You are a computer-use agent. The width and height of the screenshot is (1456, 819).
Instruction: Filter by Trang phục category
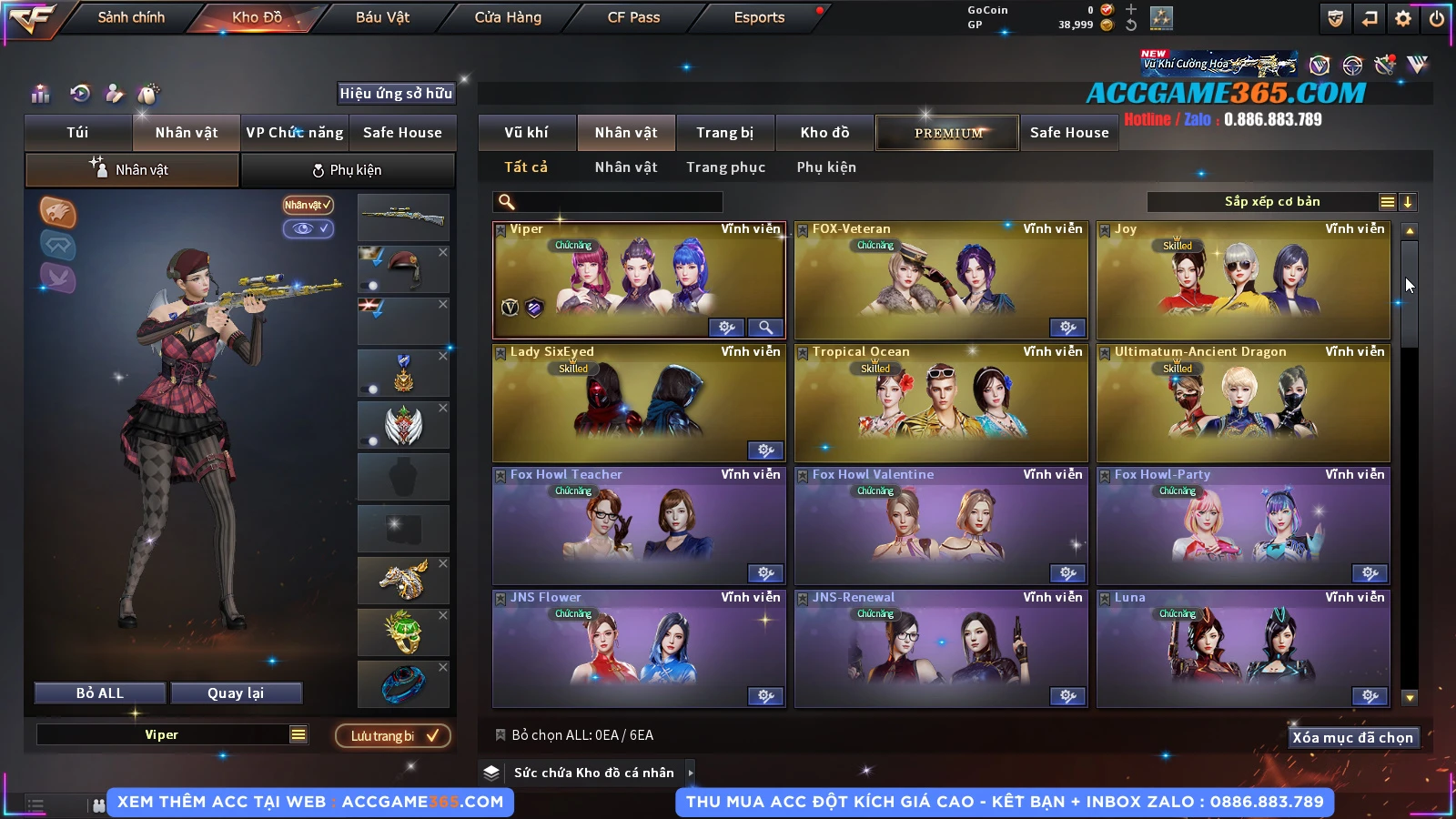[725, 167]
